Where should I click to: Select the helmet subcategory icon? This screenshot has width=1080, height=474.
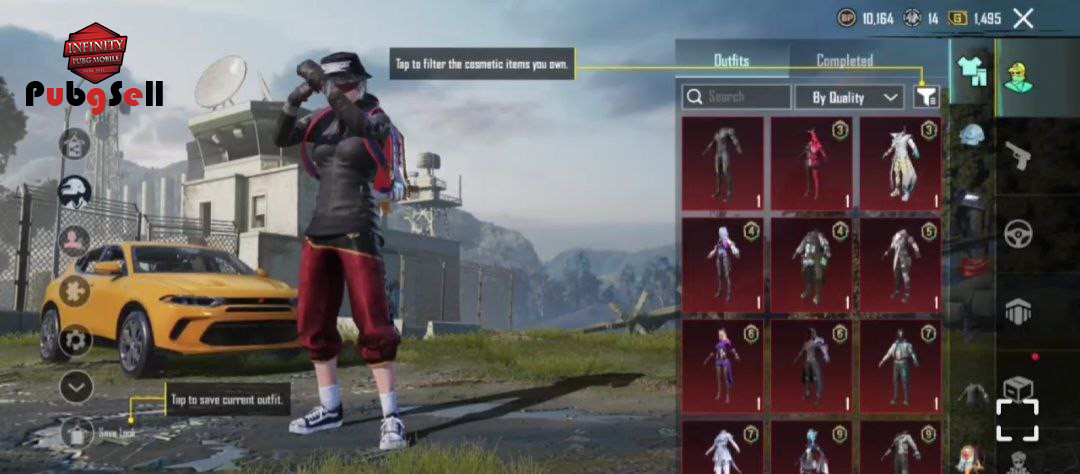coord(972,136)
